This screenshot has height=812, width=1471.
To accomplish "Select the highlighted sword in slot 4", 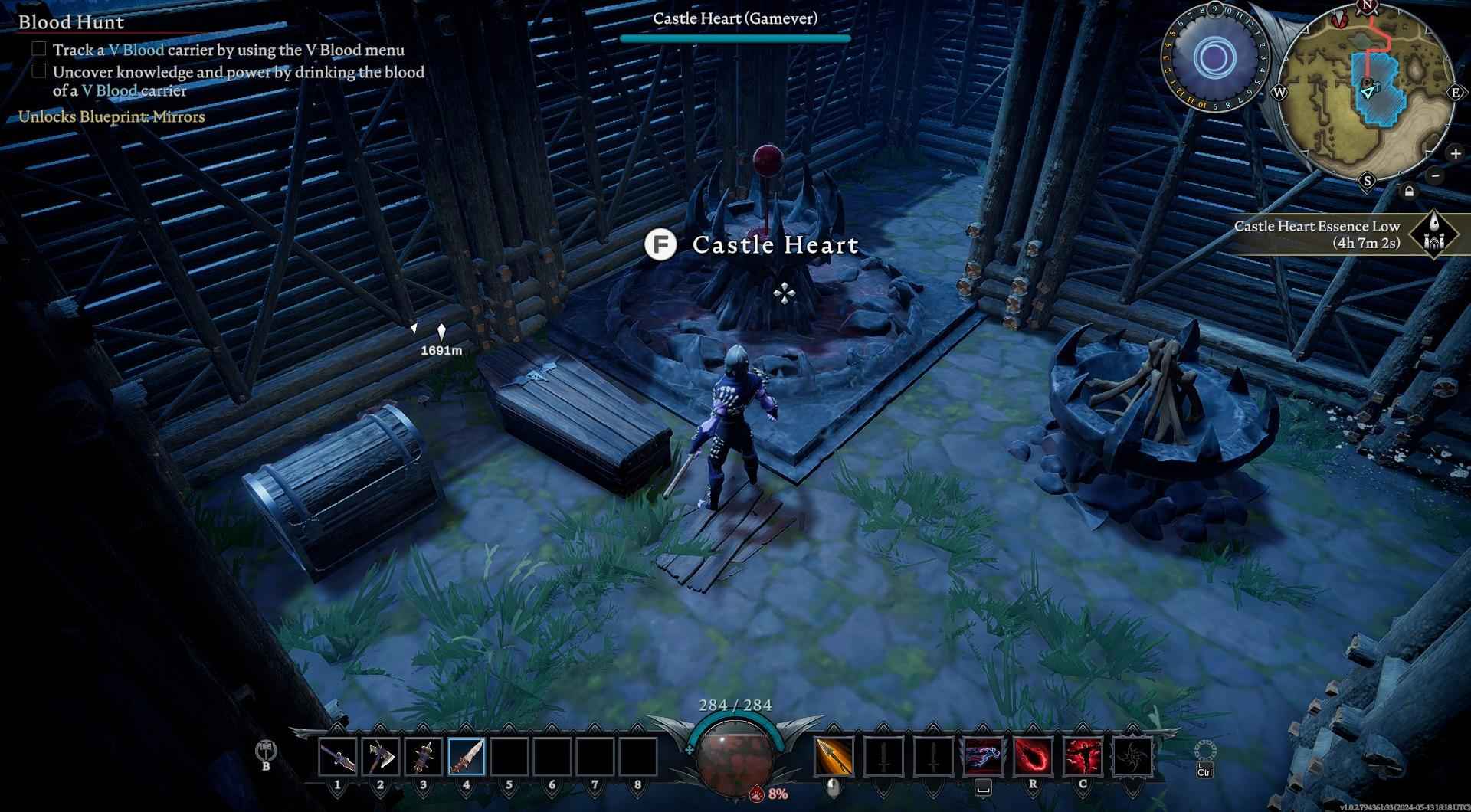I will 467,756.
